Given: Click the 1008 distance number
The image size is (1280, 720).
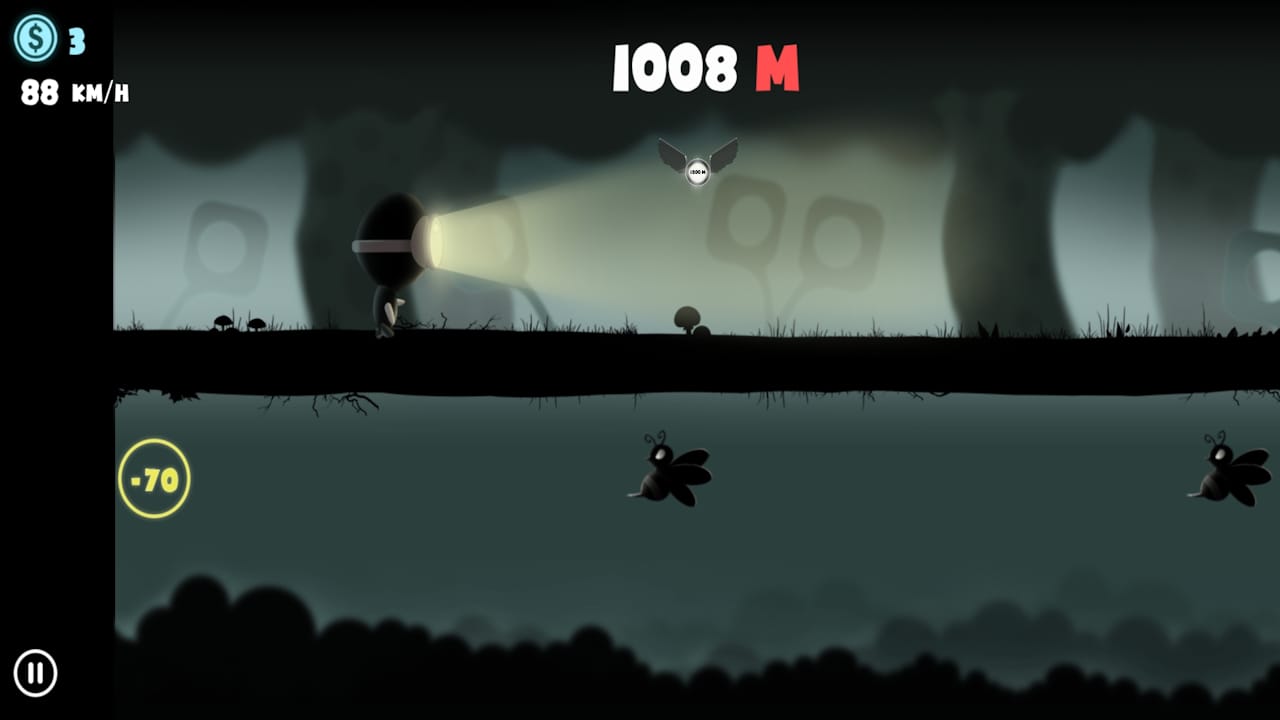Looking at the screenshot, I should coord(674,68).
